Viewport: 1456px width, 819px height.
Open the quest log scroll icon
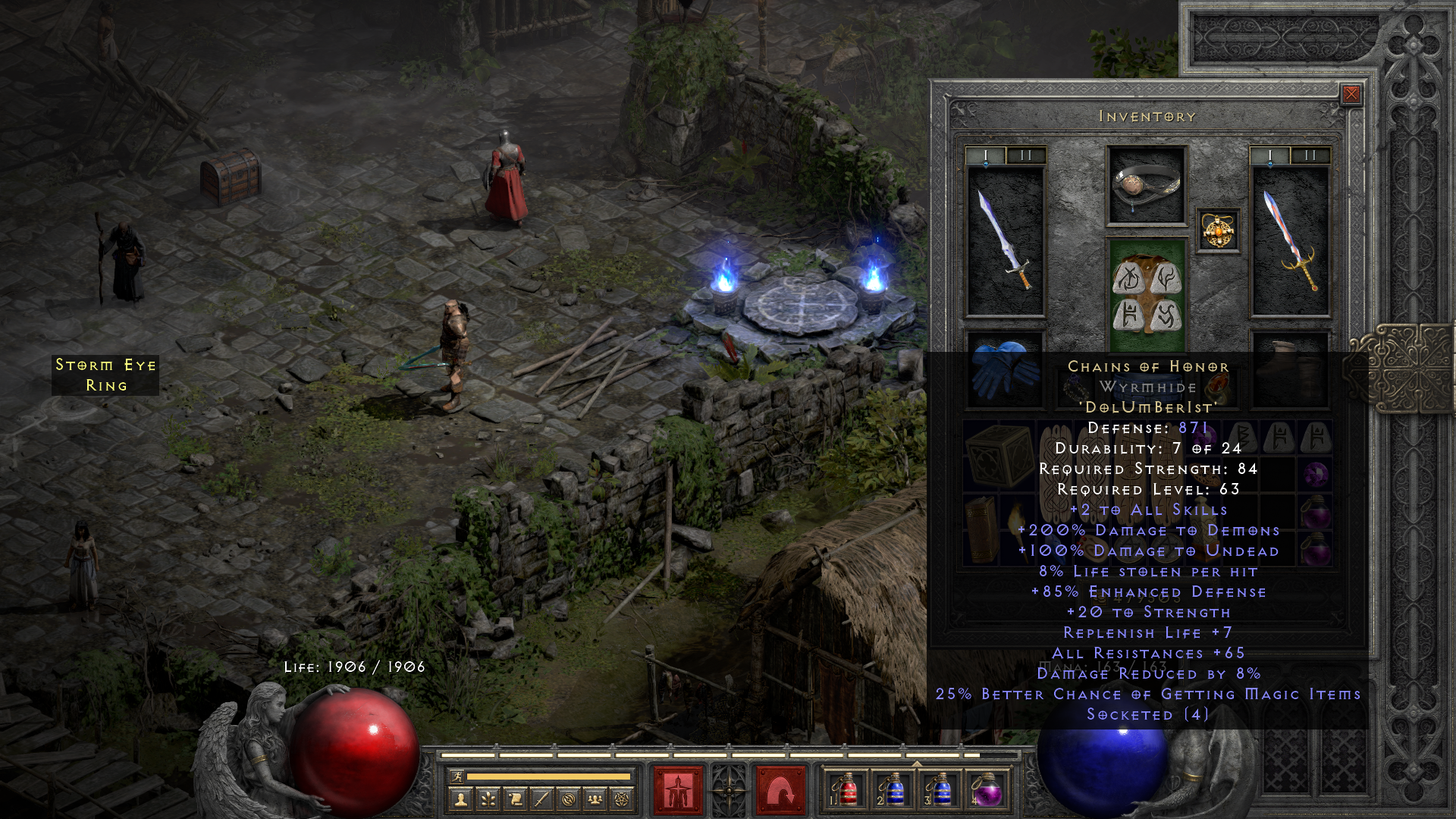pos(515,799)
